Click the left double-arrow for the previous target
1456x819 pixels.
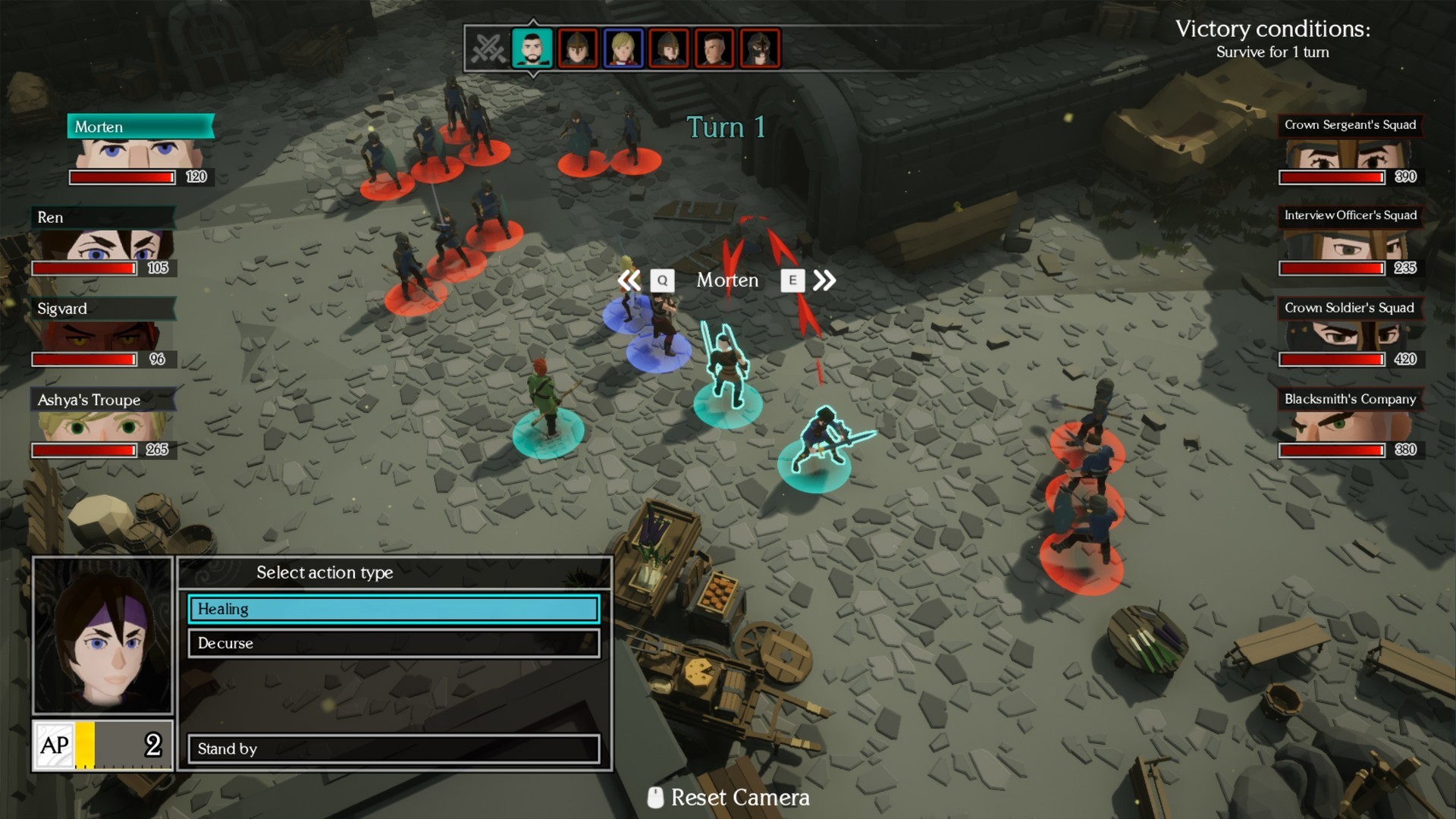[629, 281]
